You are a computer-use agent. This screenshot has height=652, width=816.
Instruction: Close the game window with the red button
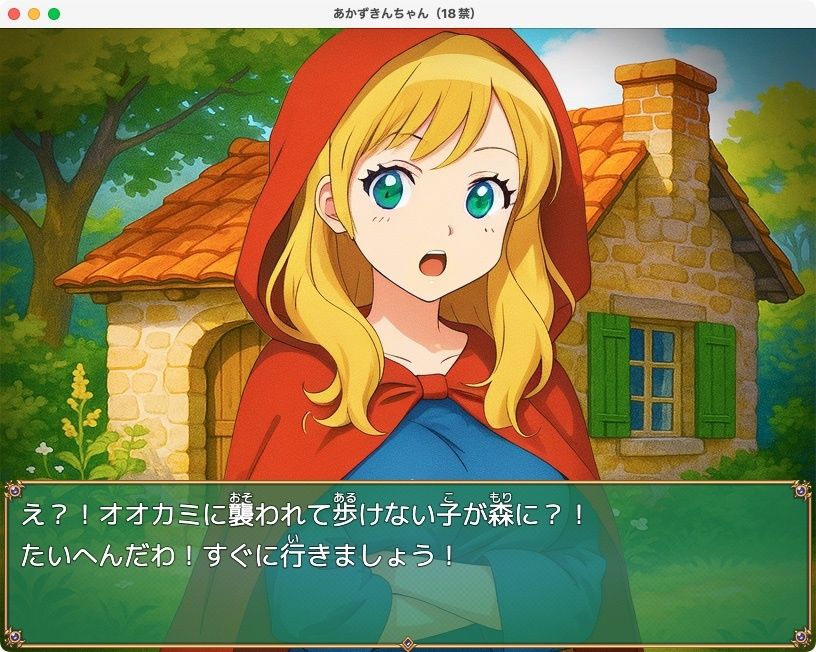[14, 14]
